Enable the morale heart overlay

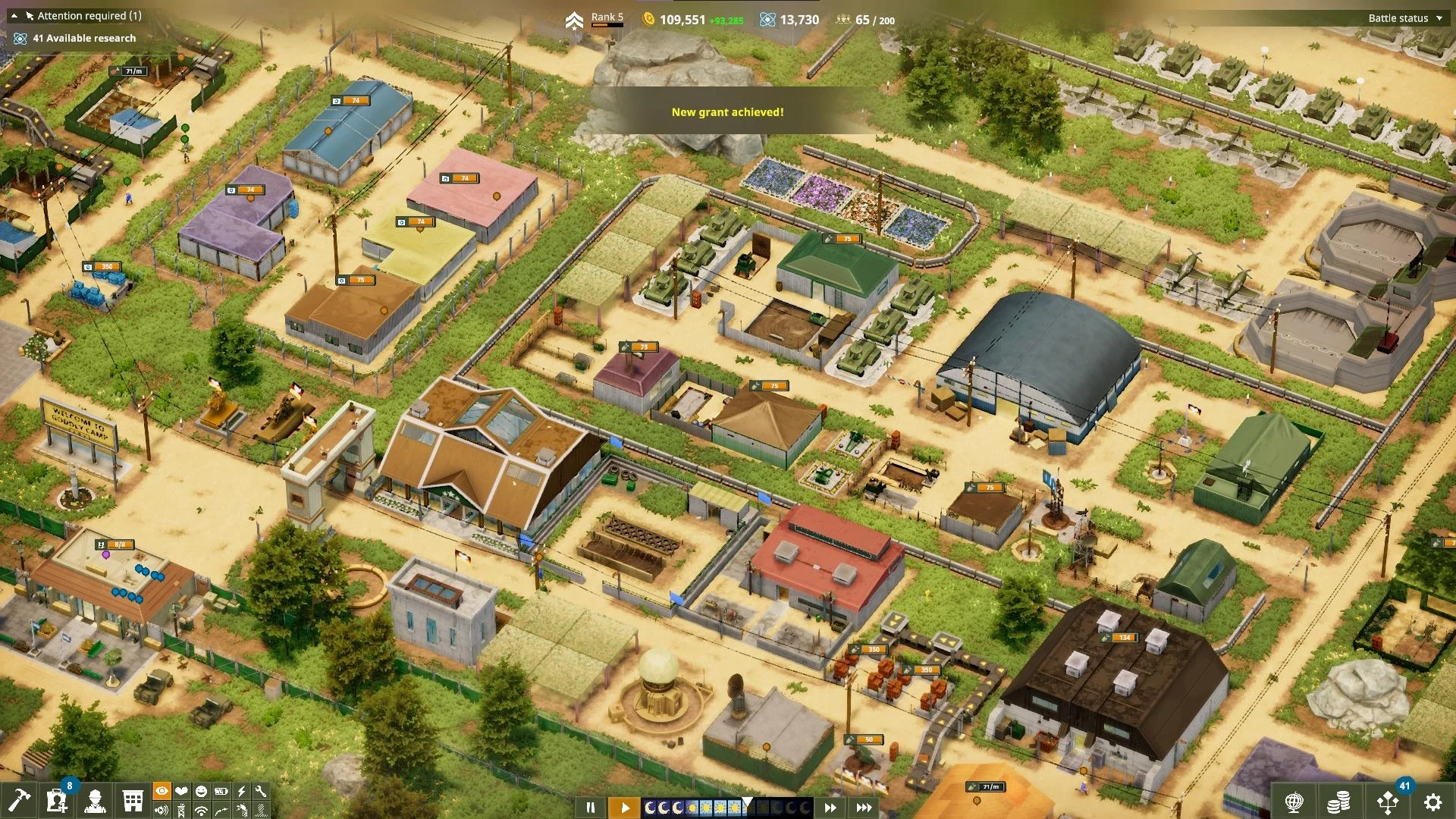(x=181, y=792)
